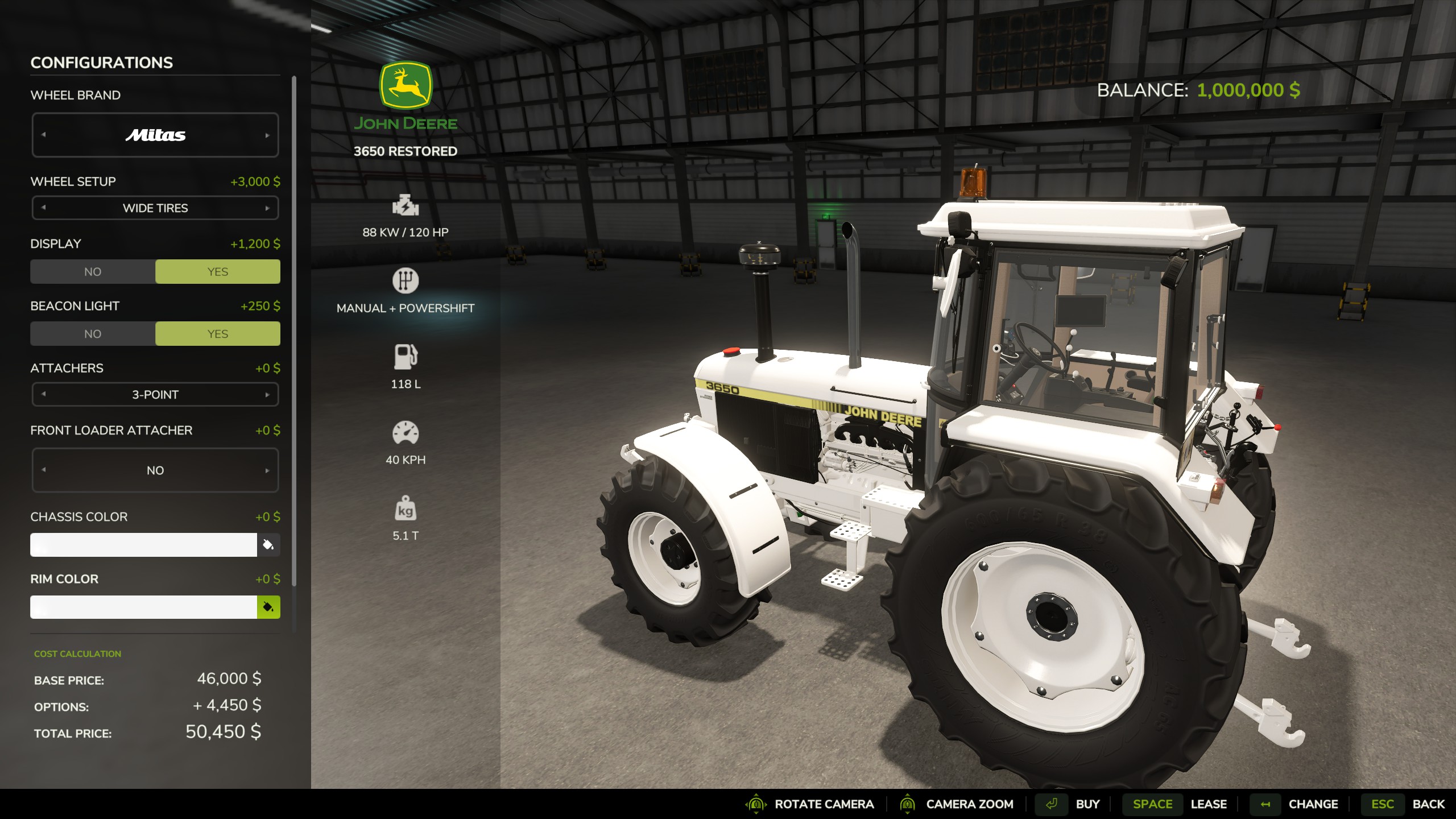This screenshot has height=819, width=1456.
Task: Cycle Front Loader Attacher backward
Action: [44, 470]
